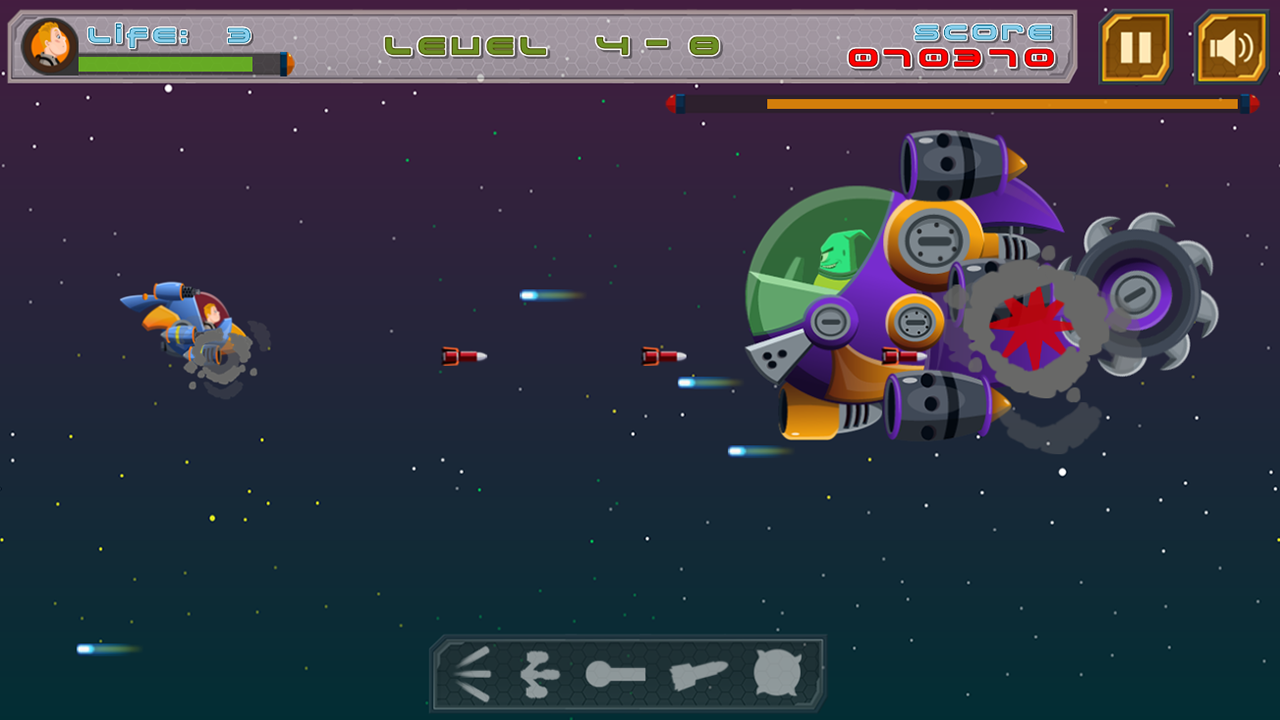Activate the round shield power-up icon
This screenshot has width=1280, height=720.
click(x=778, y=673)
